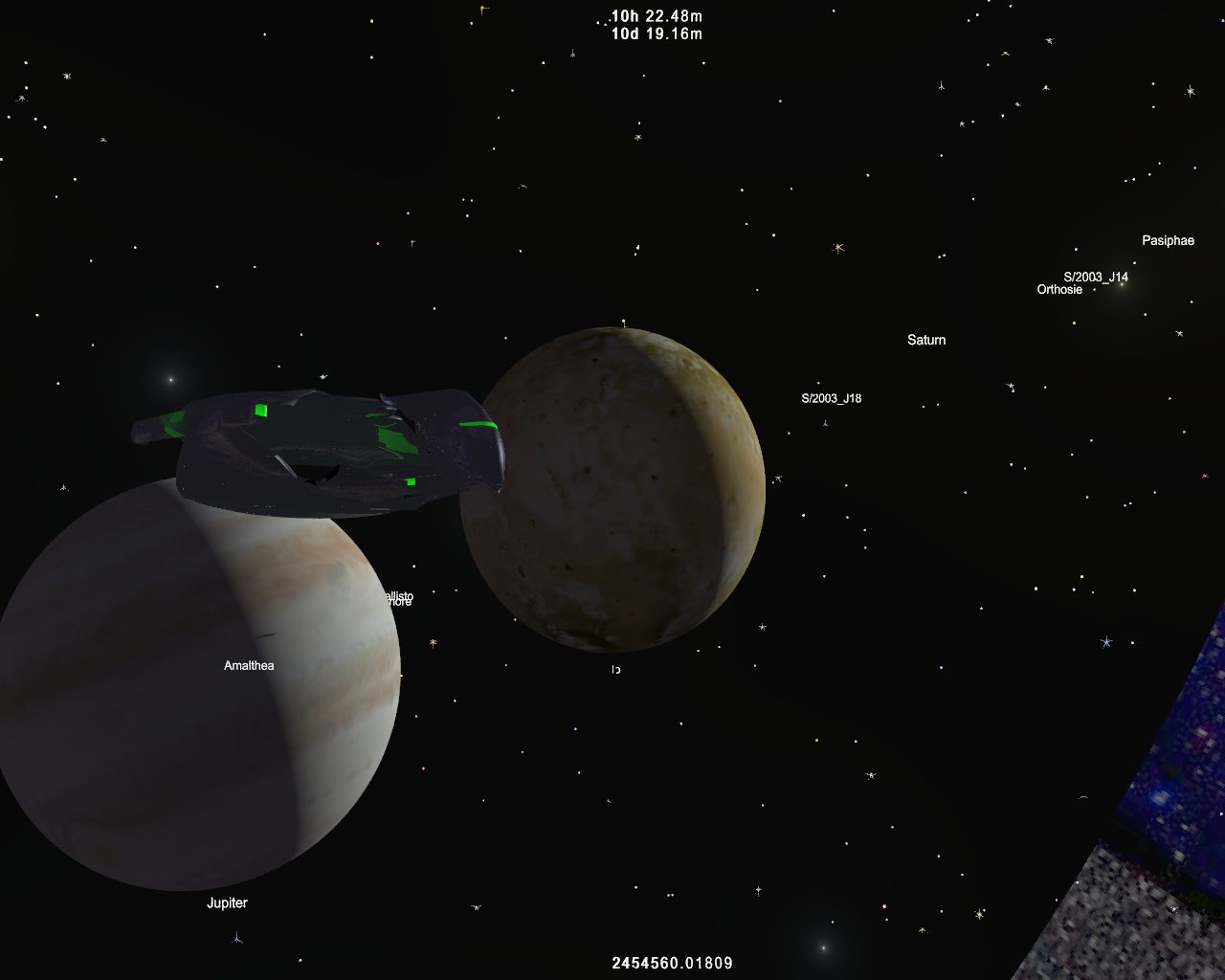Click the S/2003_J18 label

pyautogui.click(x=831, y=398)
